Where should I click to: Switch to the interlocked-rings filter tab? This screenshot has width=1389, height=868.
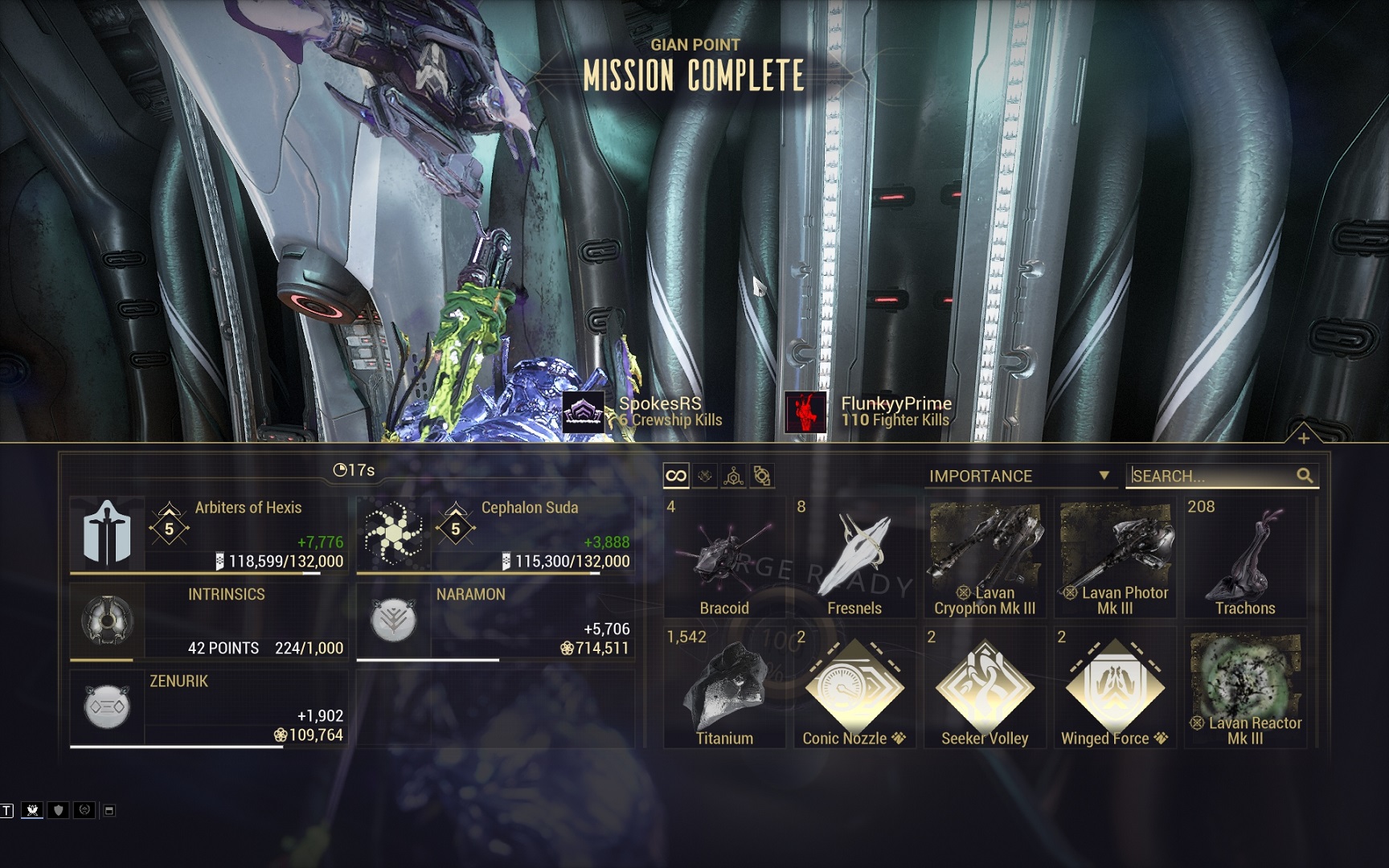coord(762,477)
